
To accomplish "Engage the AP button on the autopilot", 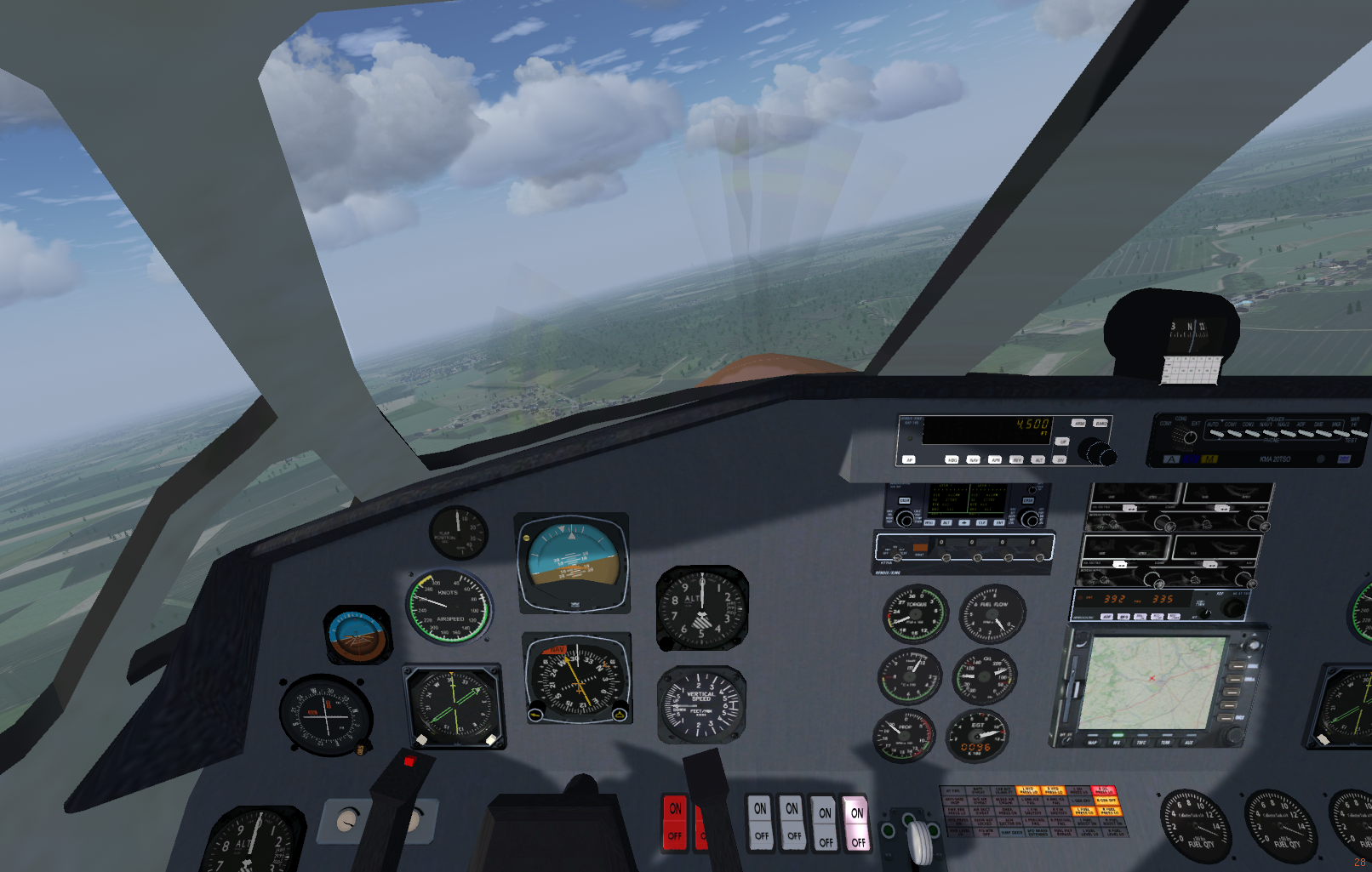I will [x=909, y=459].
